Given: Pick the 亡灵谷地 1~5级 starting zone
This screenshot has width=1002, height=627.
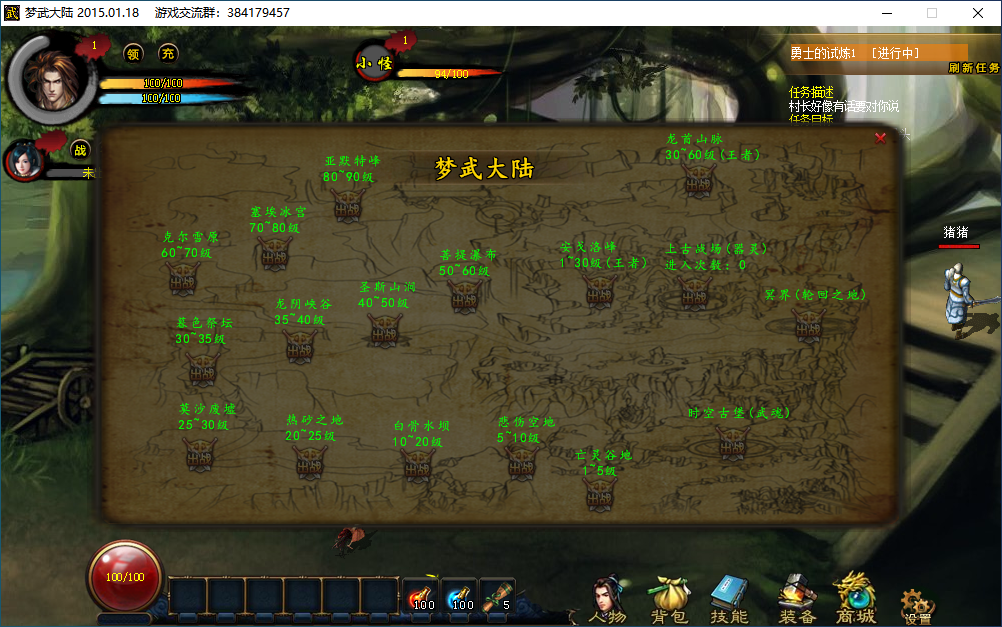Looking at the screenshot, I should [599, 492].
